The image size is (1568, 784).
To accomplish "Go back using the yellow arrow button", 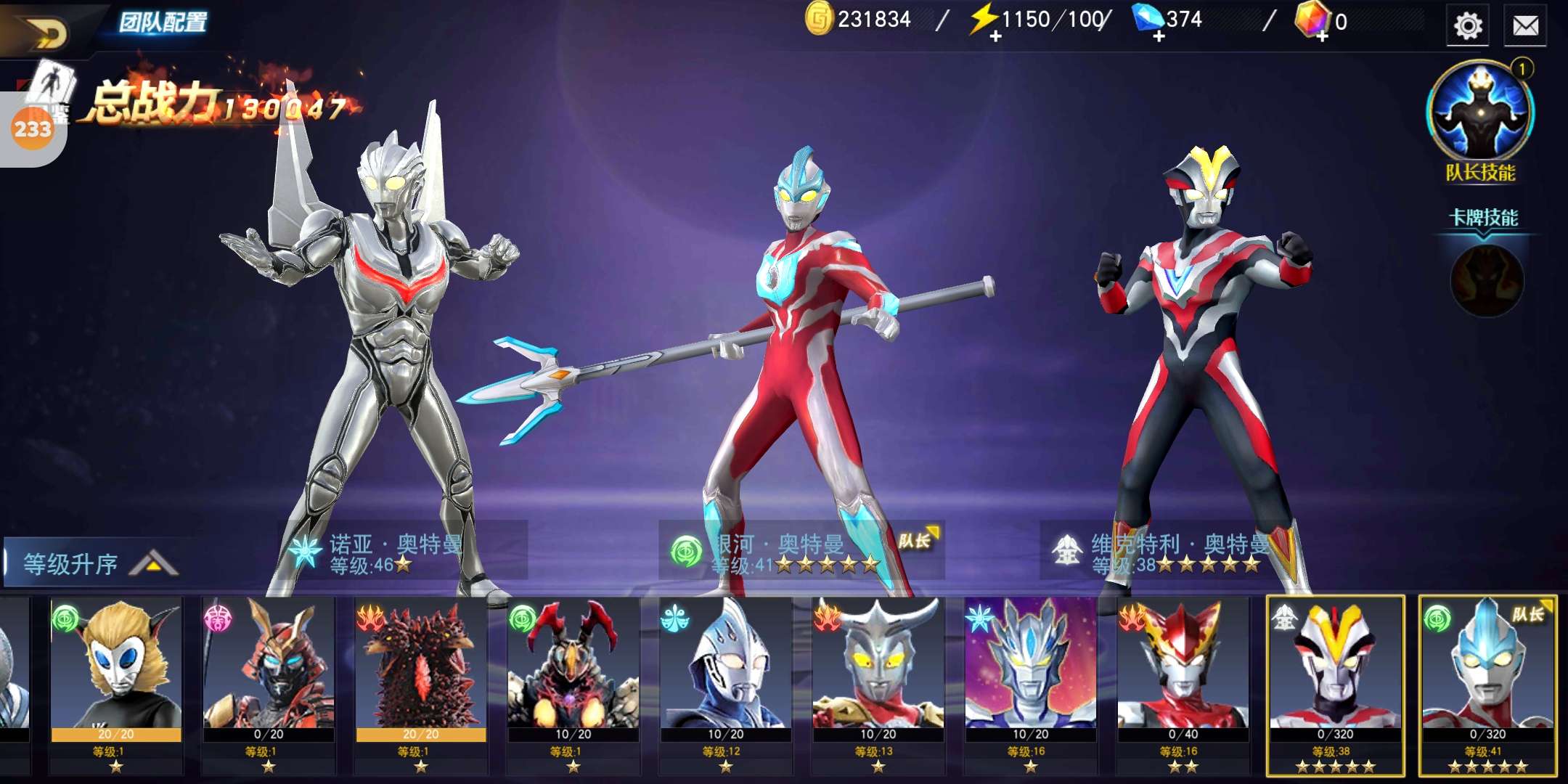I will (x=45, y=30).
